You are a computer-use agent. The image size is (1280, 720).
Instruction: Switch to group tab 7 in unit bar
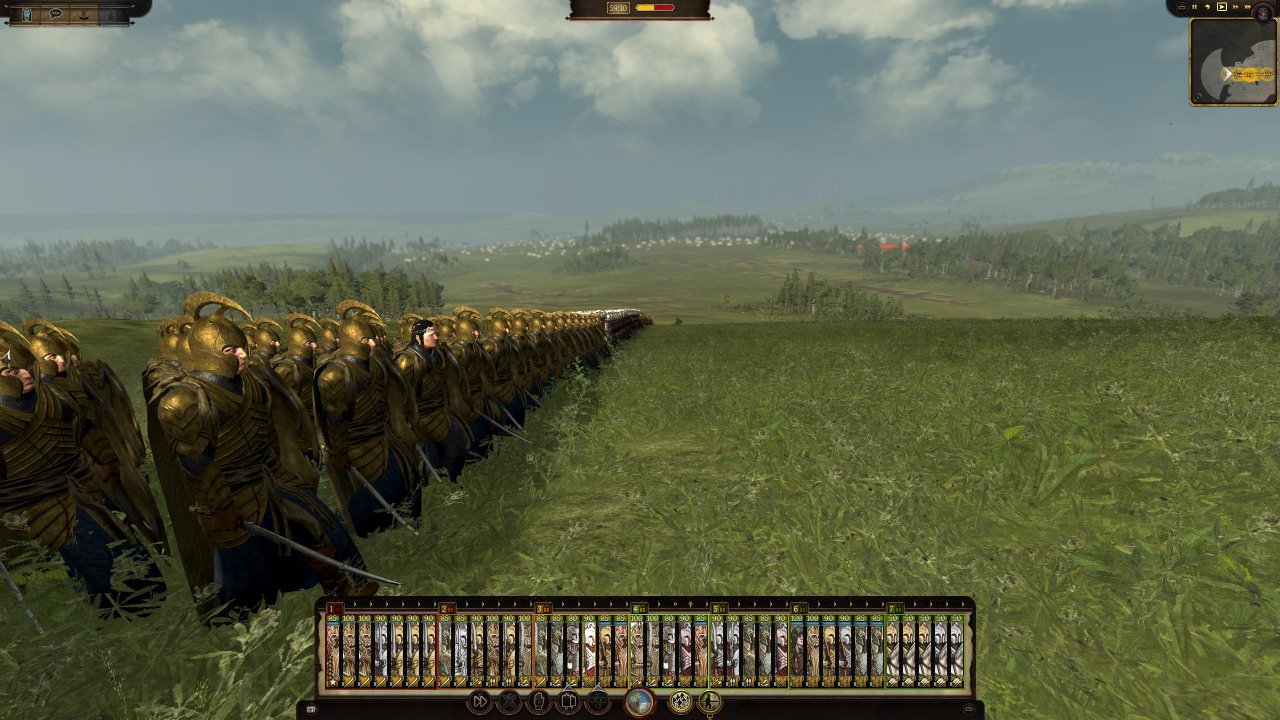coord(893,607)
